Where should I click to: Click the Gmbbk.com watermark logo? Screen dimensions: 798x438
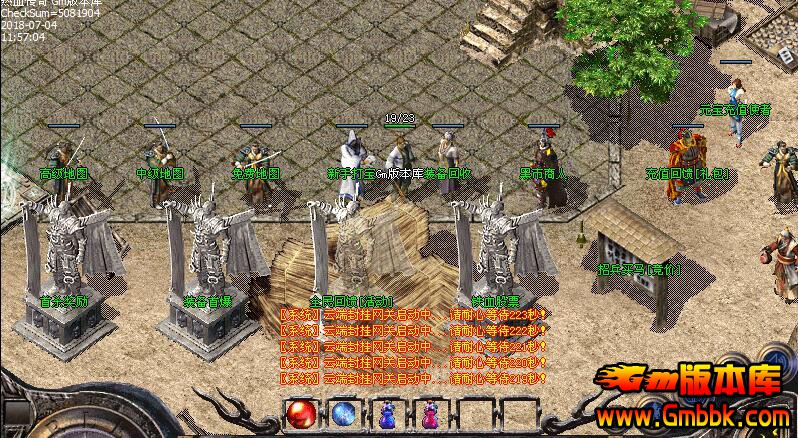(693, 397)
